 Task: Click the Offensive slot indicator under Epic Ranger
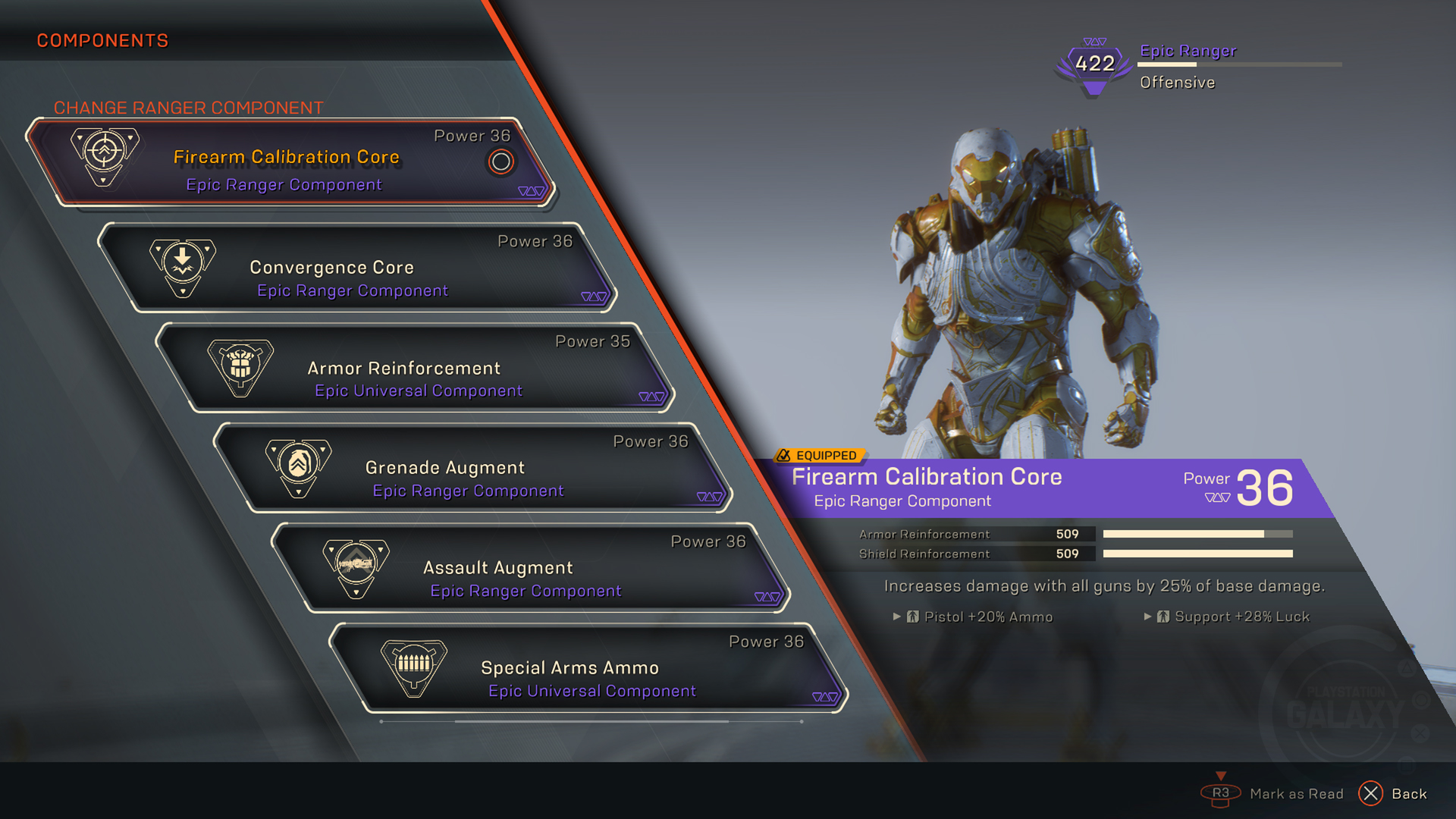tap(1176, 82)
